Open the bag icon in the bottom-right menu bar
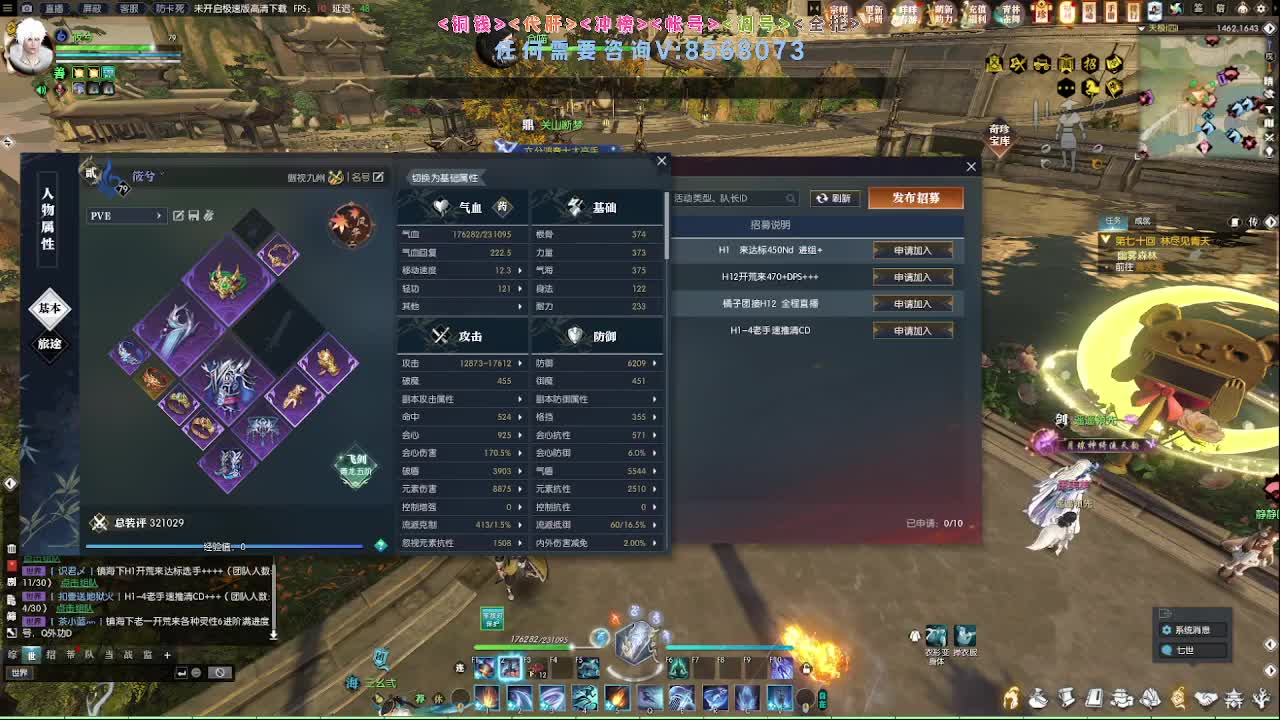1280x720 pixels. tap(1038, 698)
